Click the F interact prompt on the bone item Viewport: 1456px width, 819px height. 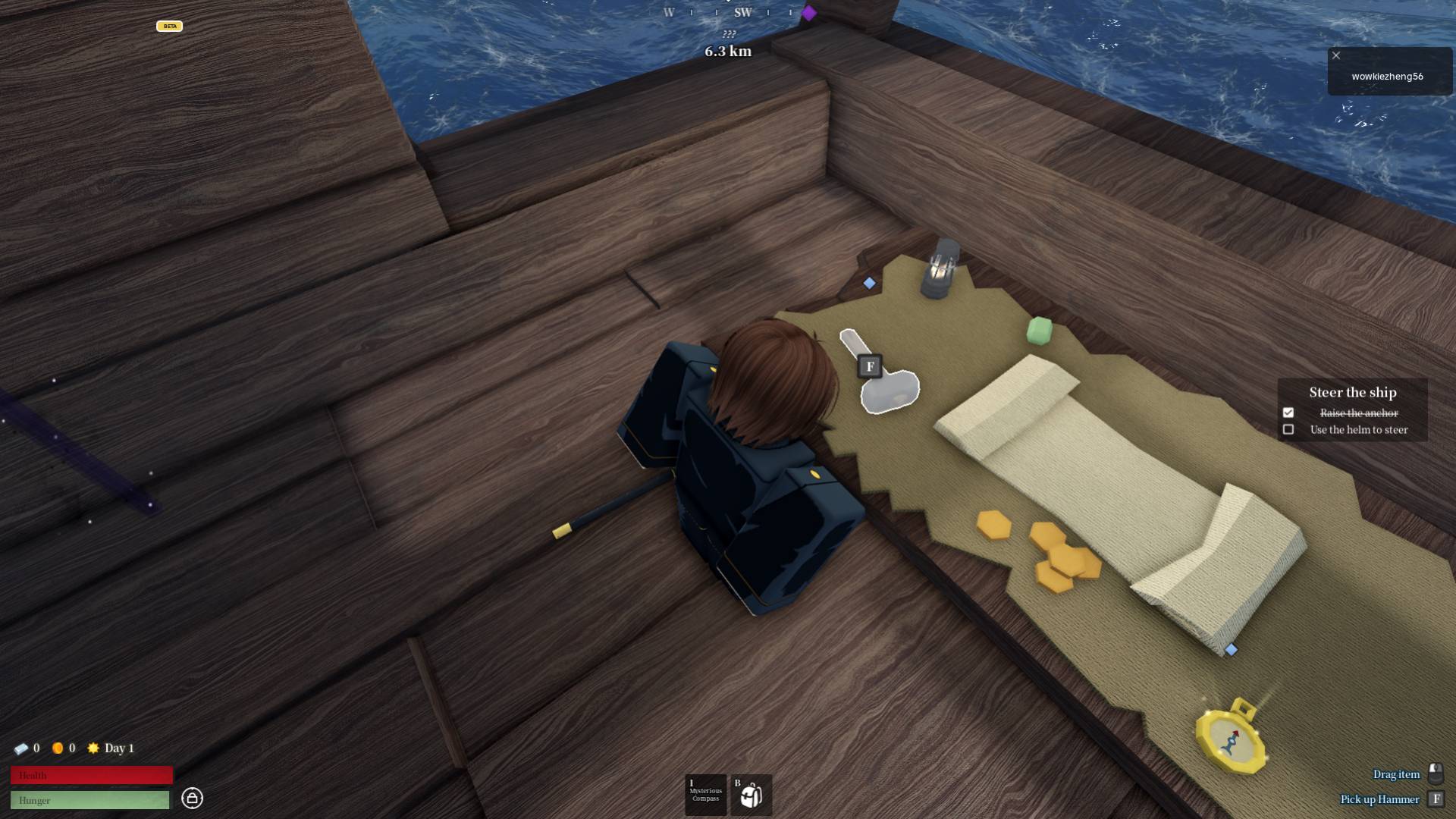[869, 366]
